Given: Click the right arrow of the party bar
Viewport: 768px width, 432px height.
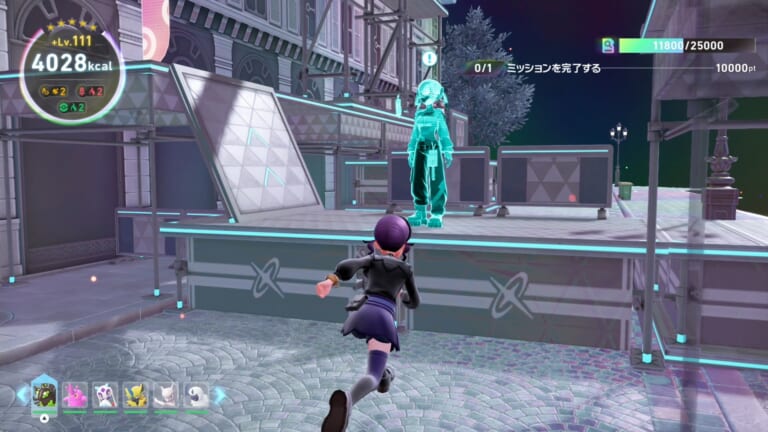Looking at the screenshot, I should [x=220, y=395].
